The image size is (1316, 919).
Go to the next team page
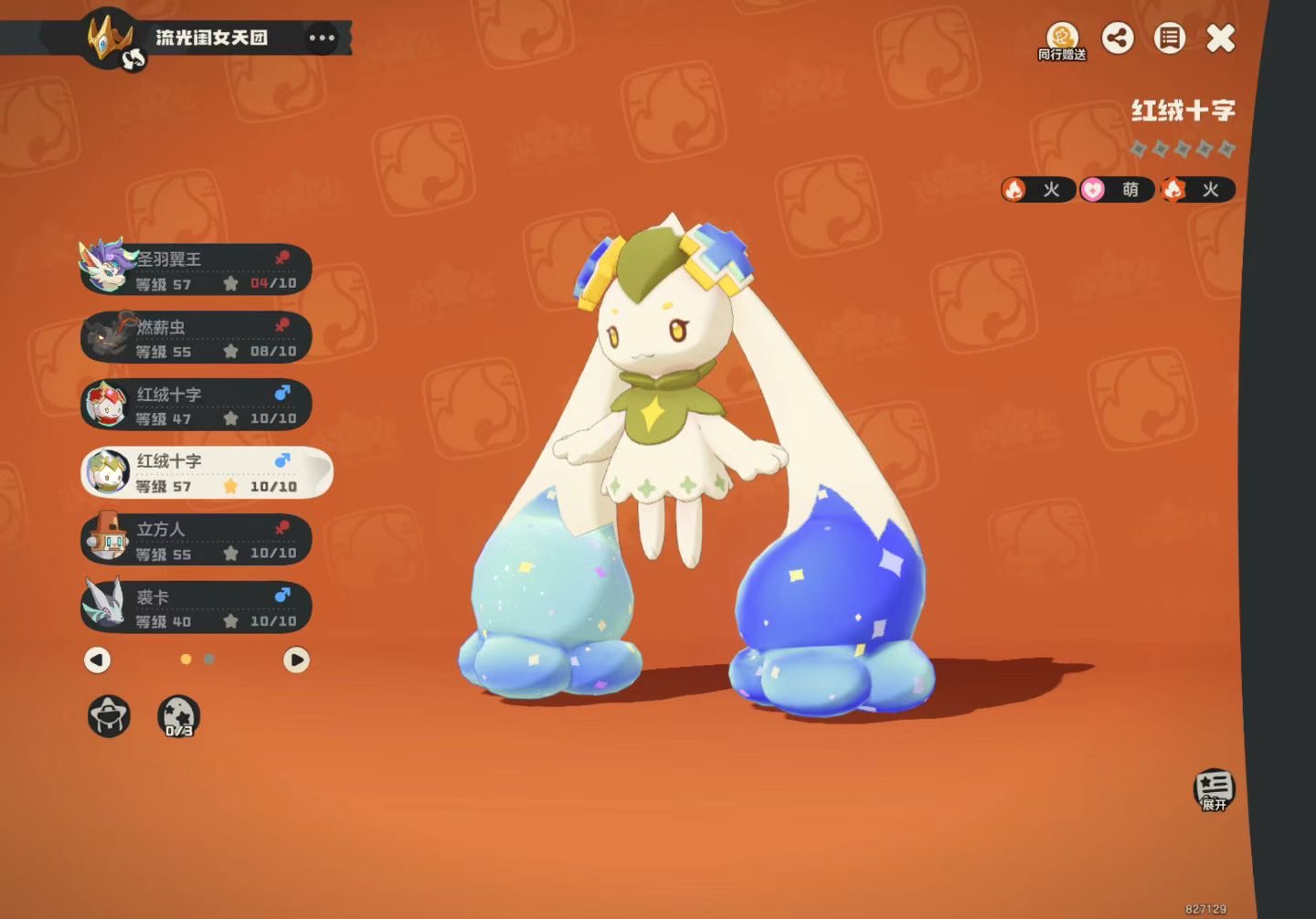296,660
